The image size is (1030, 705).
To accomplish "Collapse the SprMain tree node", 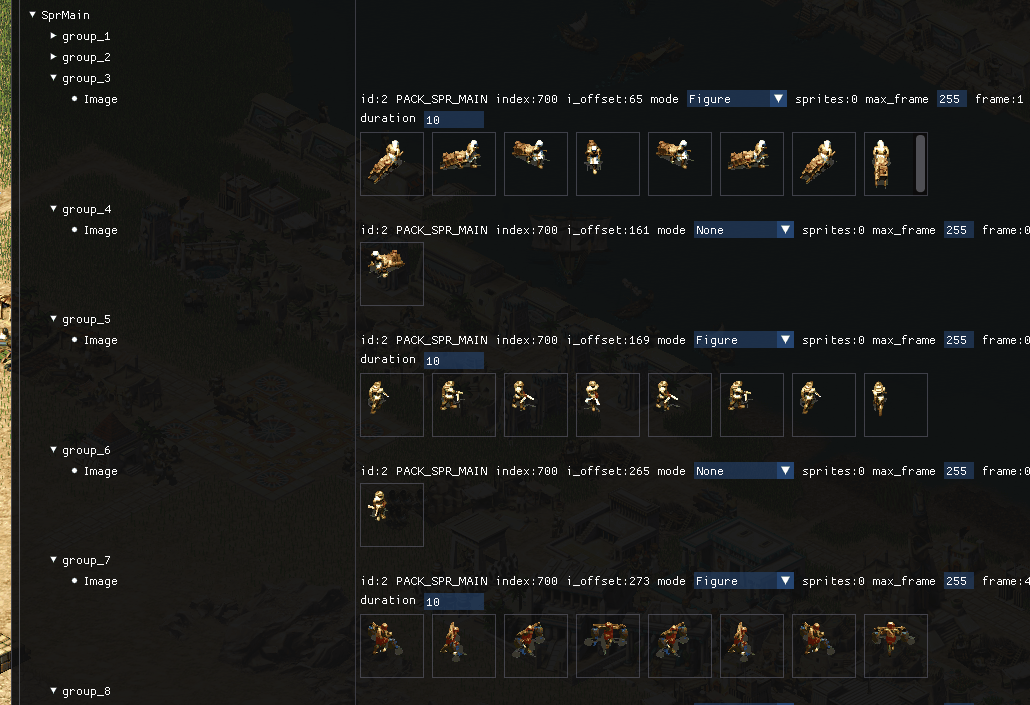I will [x=33, y=15].
